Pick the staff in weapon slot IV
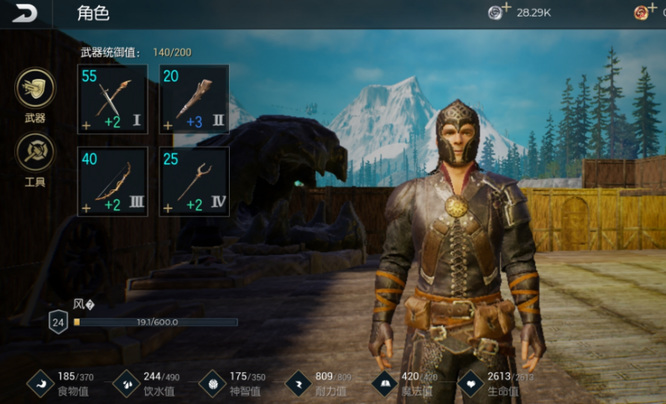Viewport: 666px width, 404px height. click(194, 181)
